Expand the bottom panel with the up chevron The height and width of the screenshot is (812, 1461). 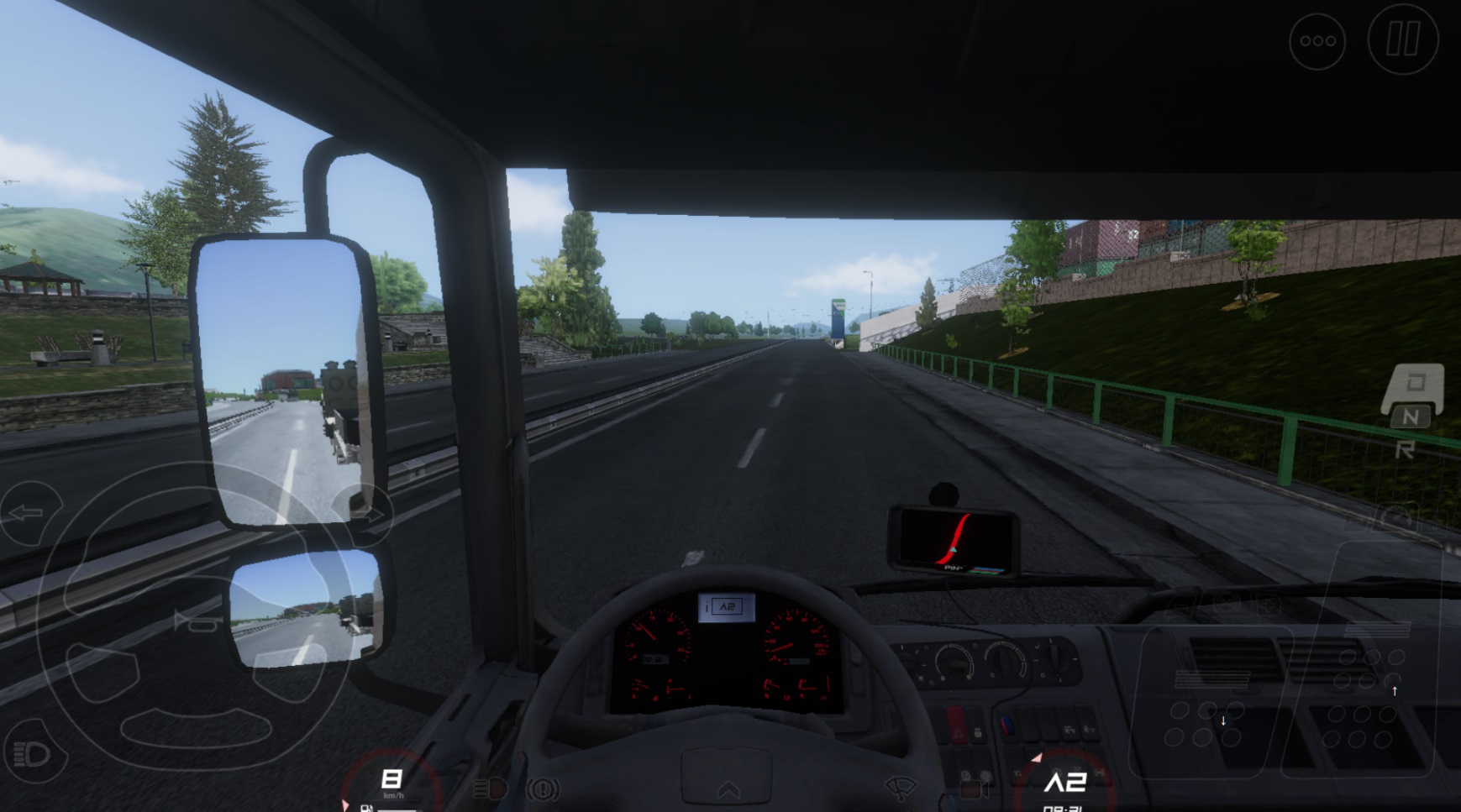coord(728,789)
